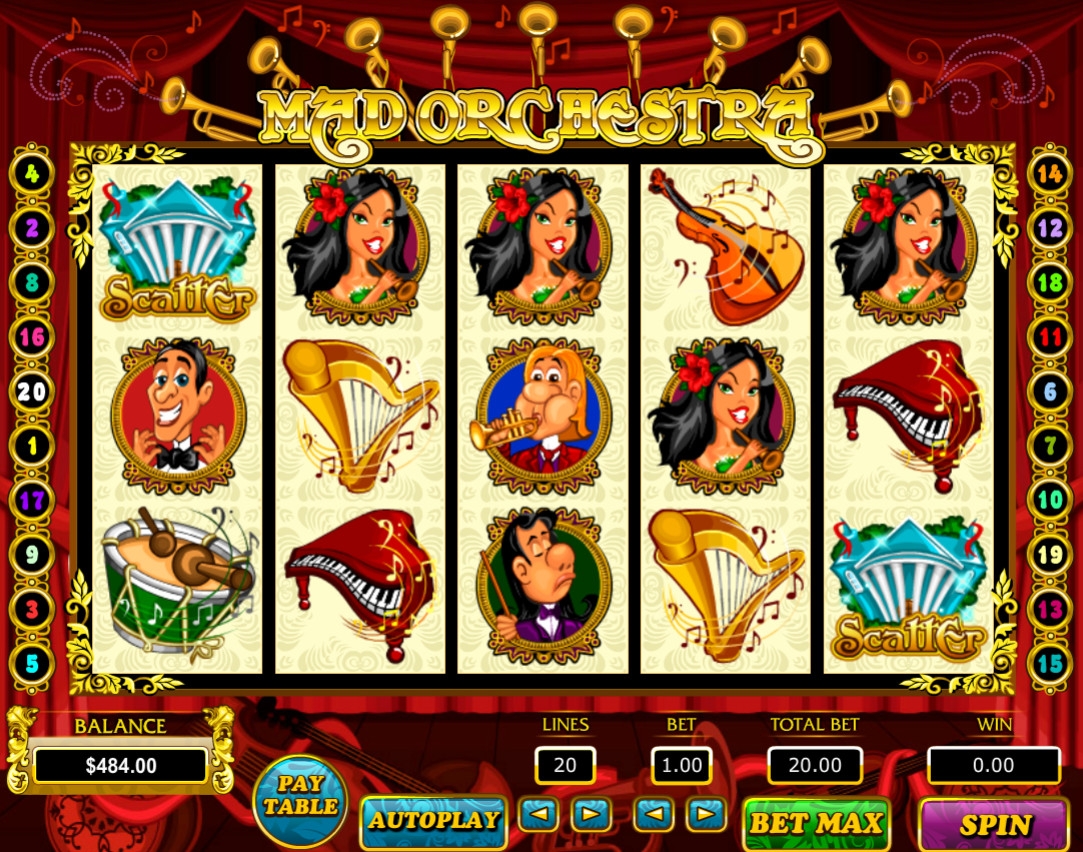
Task: Choose payline marker number 4
Action: tap(32, 173)
